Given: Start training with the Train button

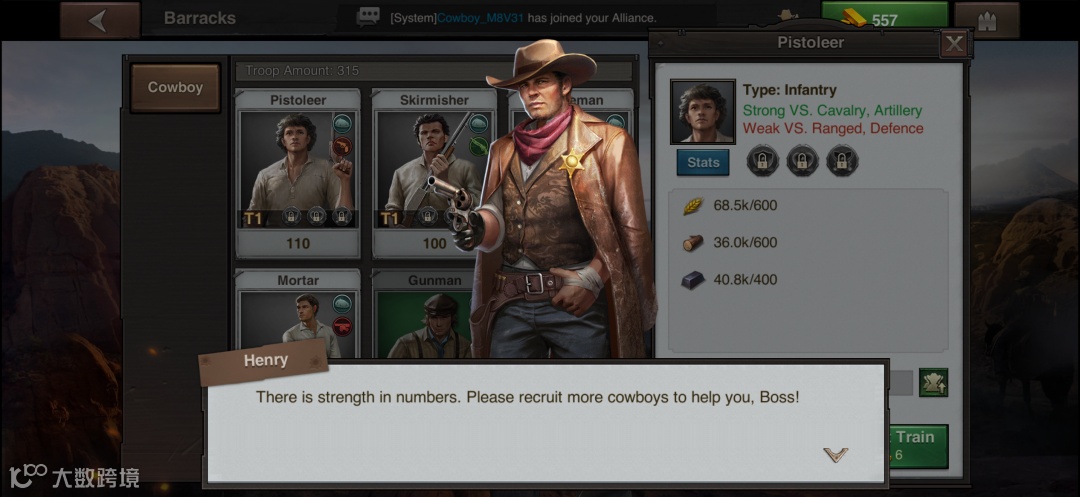Looking at the screenshot, I should (x=913, y=445).
